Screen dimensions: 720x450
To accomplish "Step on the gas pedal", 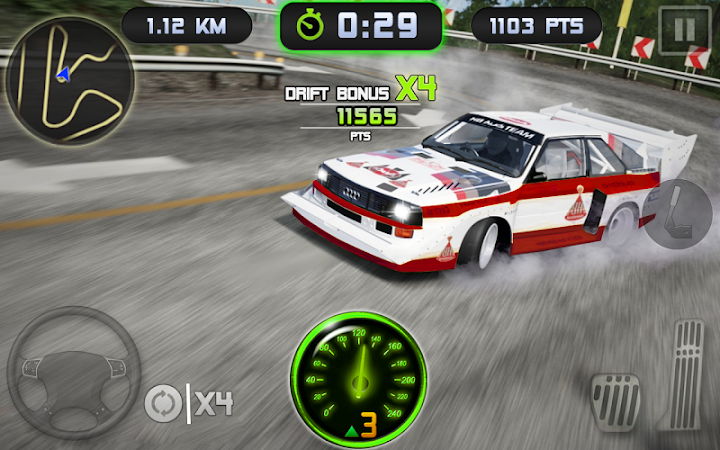I will 687,375.
